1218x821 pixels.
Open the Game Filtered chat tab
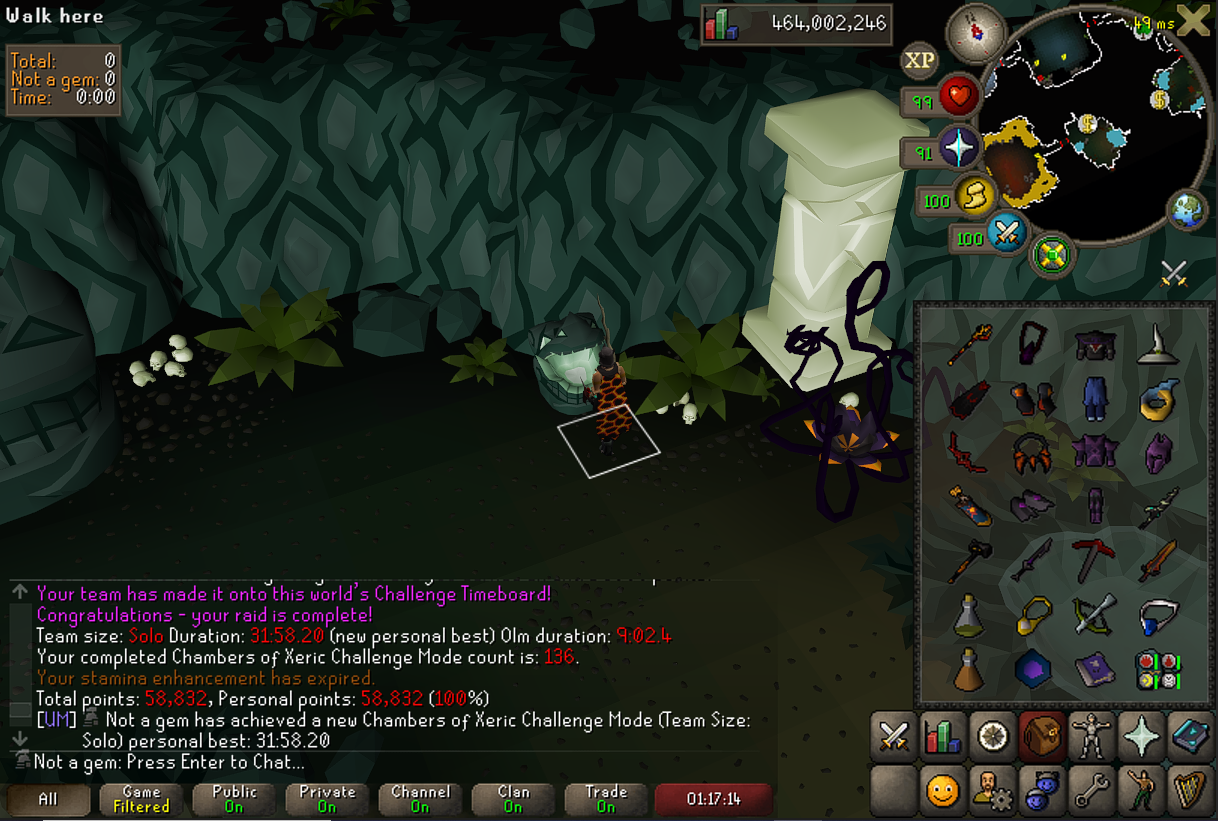click(x=141, y=798)
